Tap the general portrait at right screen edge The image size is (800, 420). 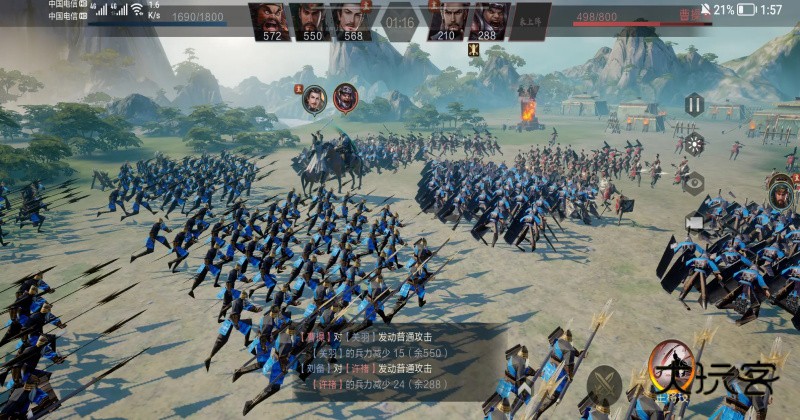[x=781, y=192]
